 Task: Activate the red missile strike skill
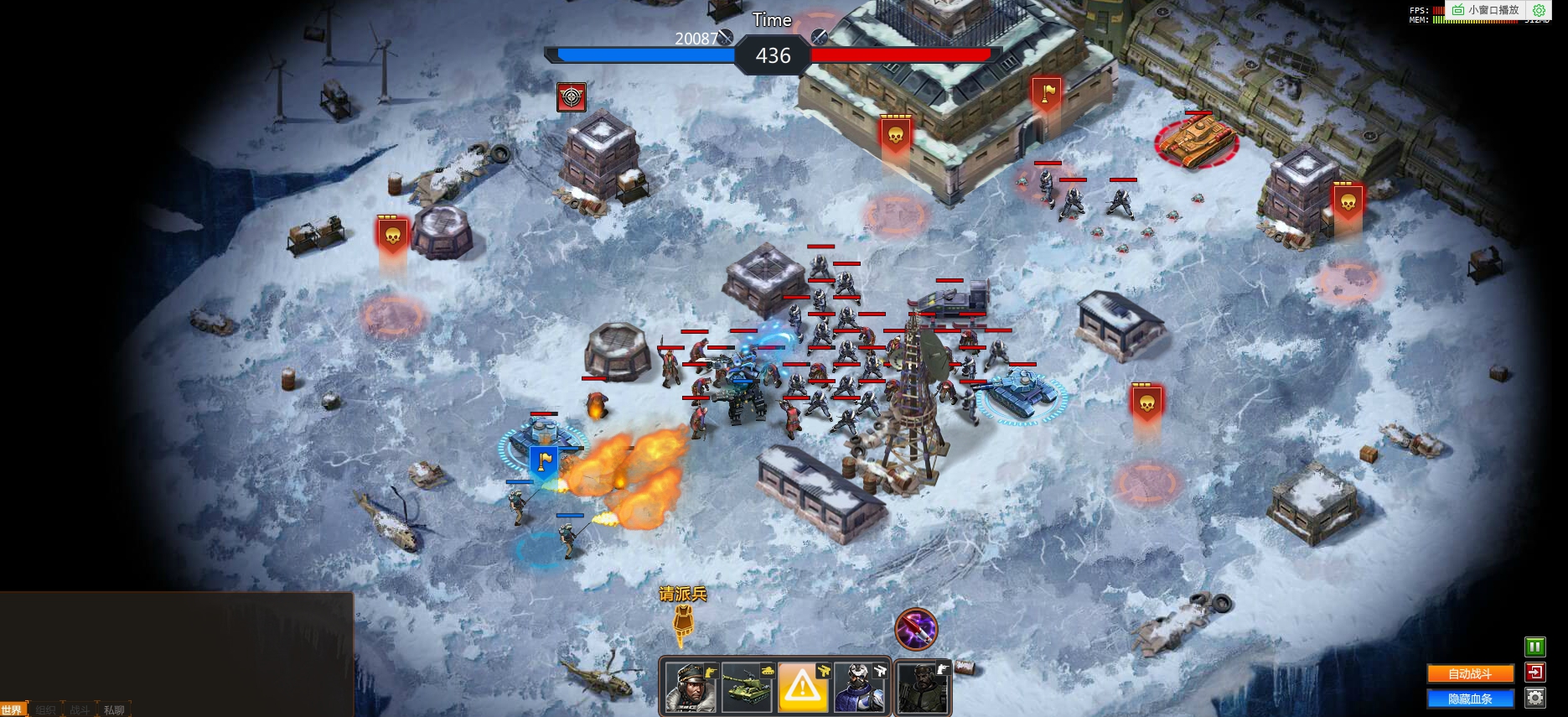916,629
